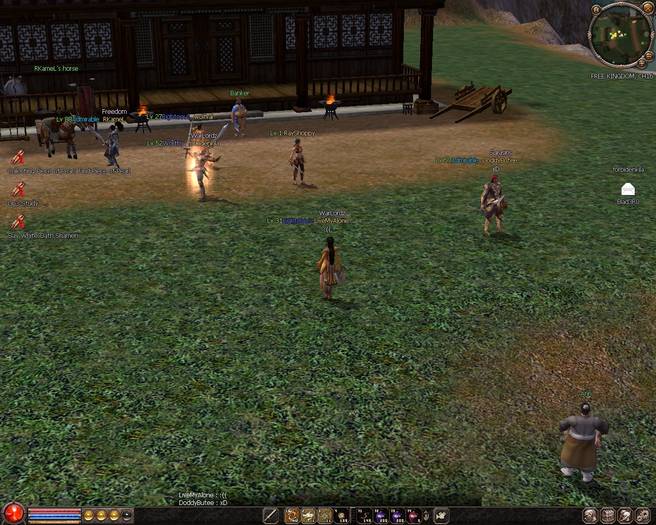This screenshot has width=656, height=525.
Task: Open the white envelope mail notification
Action: [x=627, y=189]
